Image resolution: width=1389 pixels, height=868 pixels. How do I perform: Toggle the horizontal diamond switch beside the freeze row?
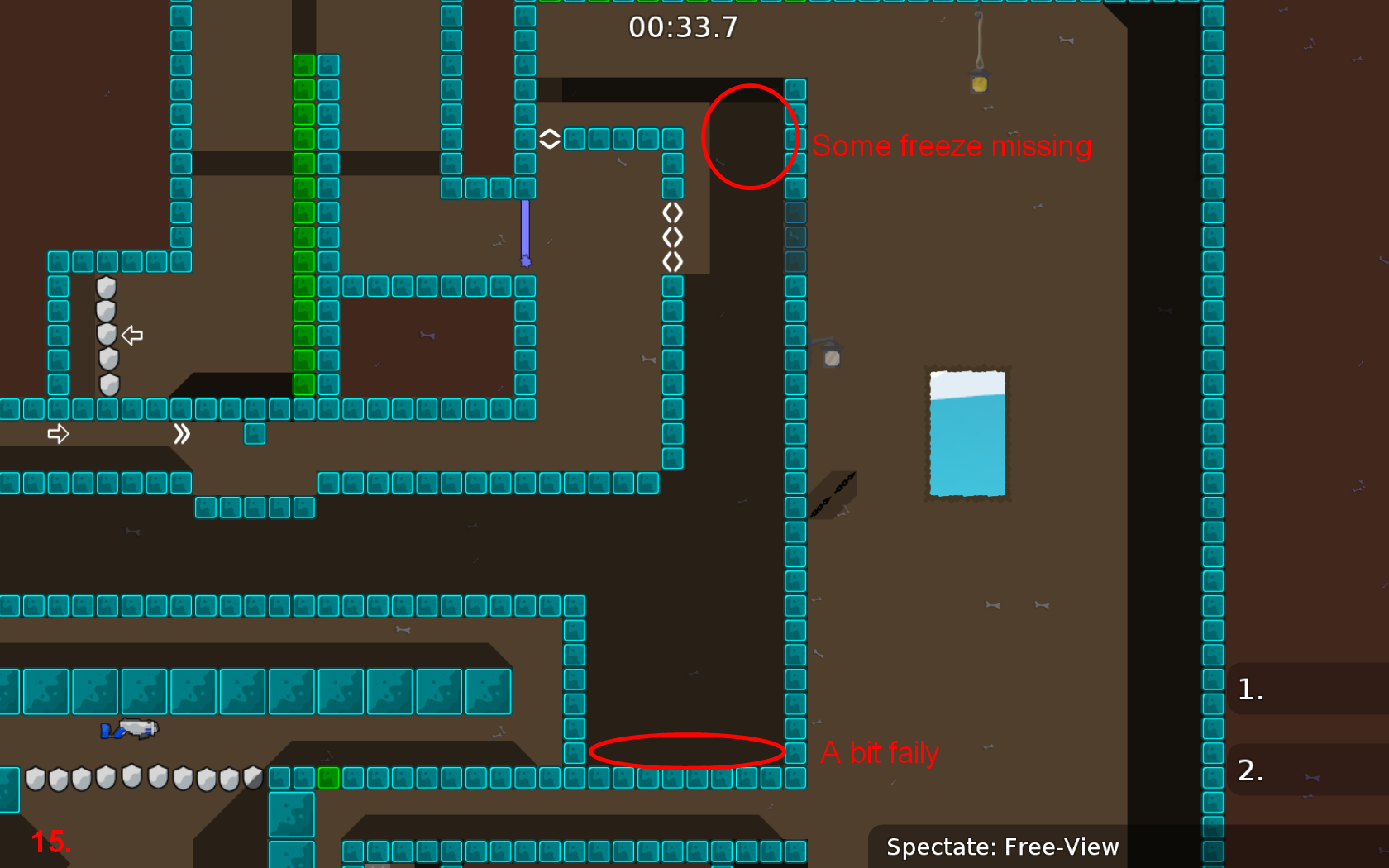pyautogui.click(x=549, y=138)
